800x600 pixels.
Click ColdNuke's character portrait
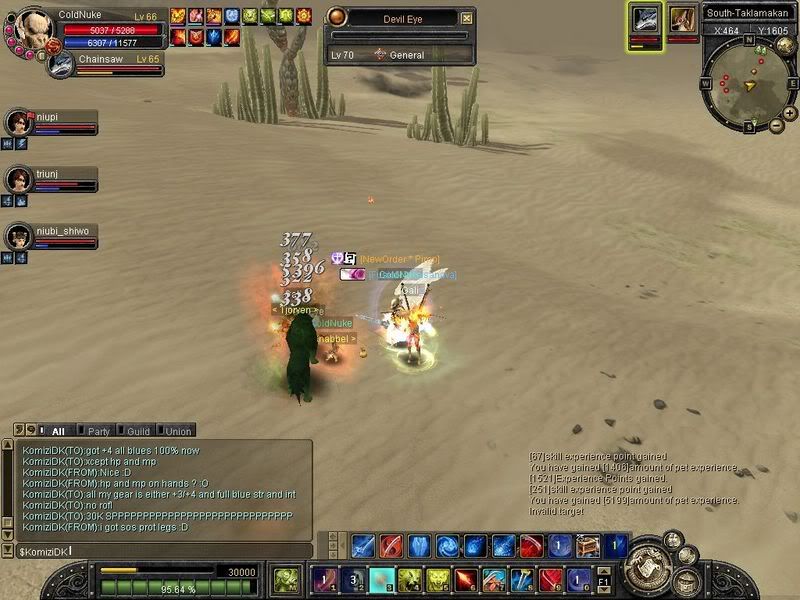[34, 26]
